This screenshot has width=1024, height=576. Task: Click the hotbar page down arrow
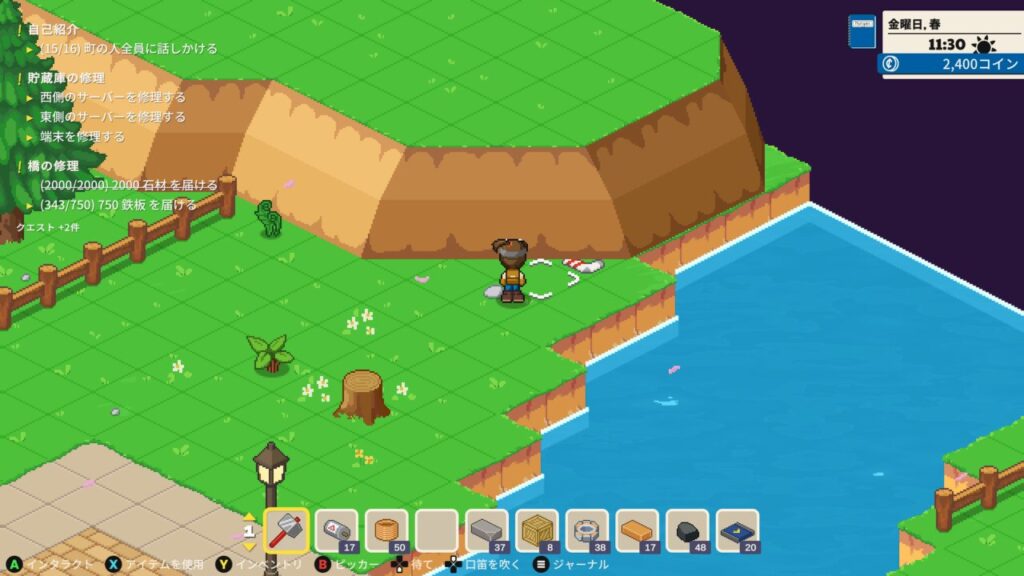[250, 546]
